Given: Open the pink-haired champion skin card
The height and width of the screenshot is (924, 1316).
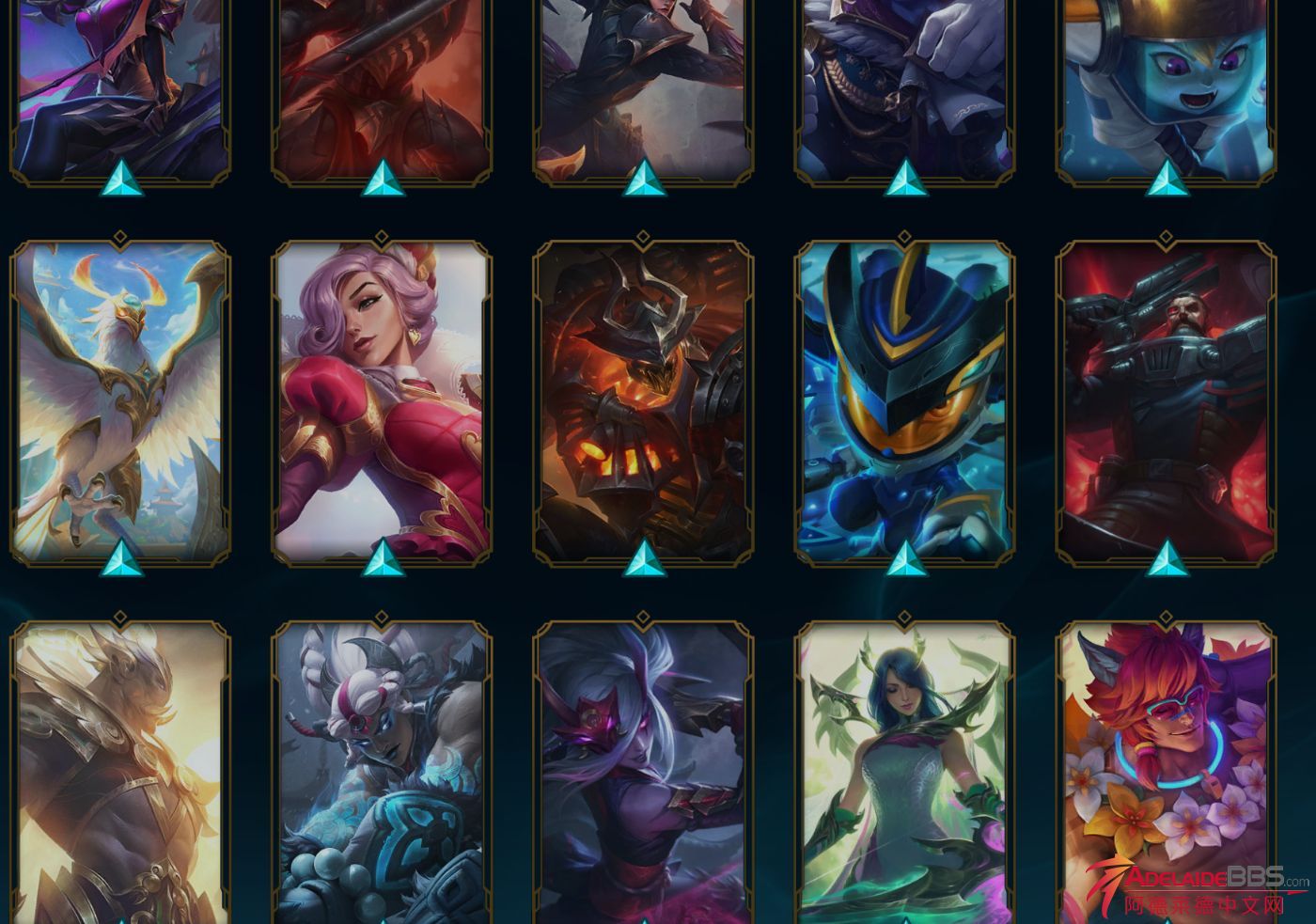Looking at the screenshot, I should coord(381,404).
